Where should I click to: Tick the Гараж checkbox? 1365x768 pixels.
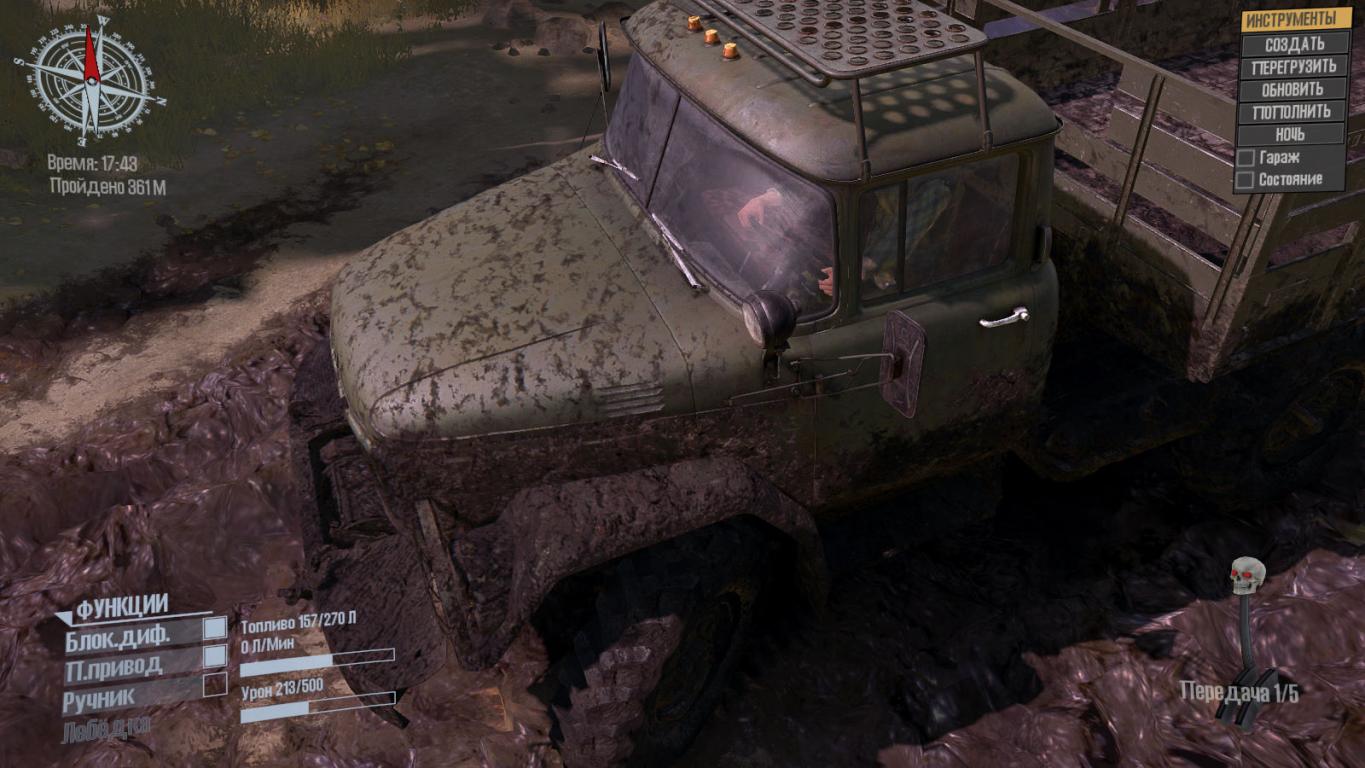tap(1246, 158)
